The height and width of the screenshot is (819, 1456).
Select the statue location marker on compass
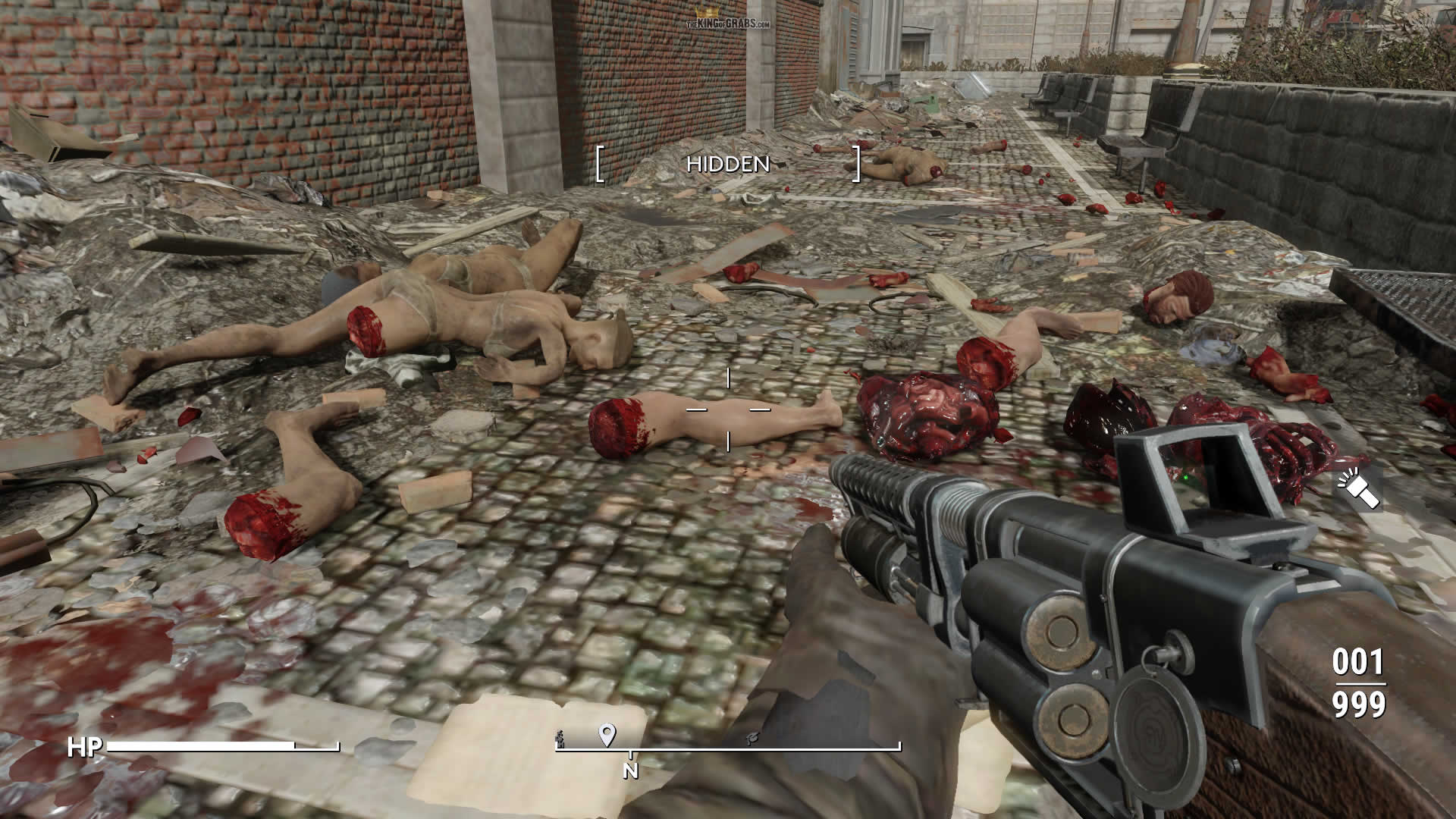pyautogui.click(x=560, y=739)
